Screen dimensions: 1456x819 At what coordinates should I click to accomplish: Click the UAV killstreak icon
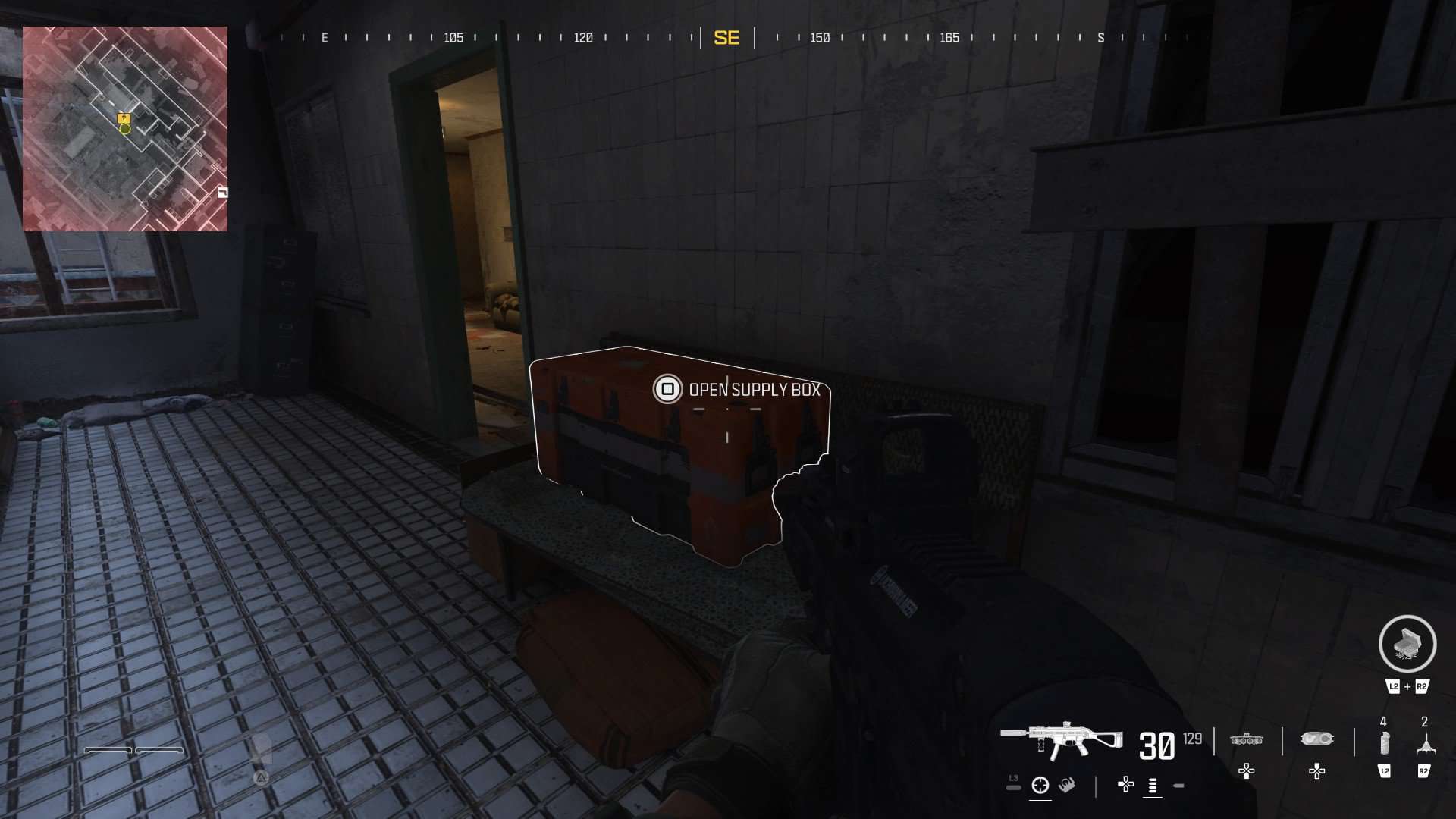[x=1246, y=739]
